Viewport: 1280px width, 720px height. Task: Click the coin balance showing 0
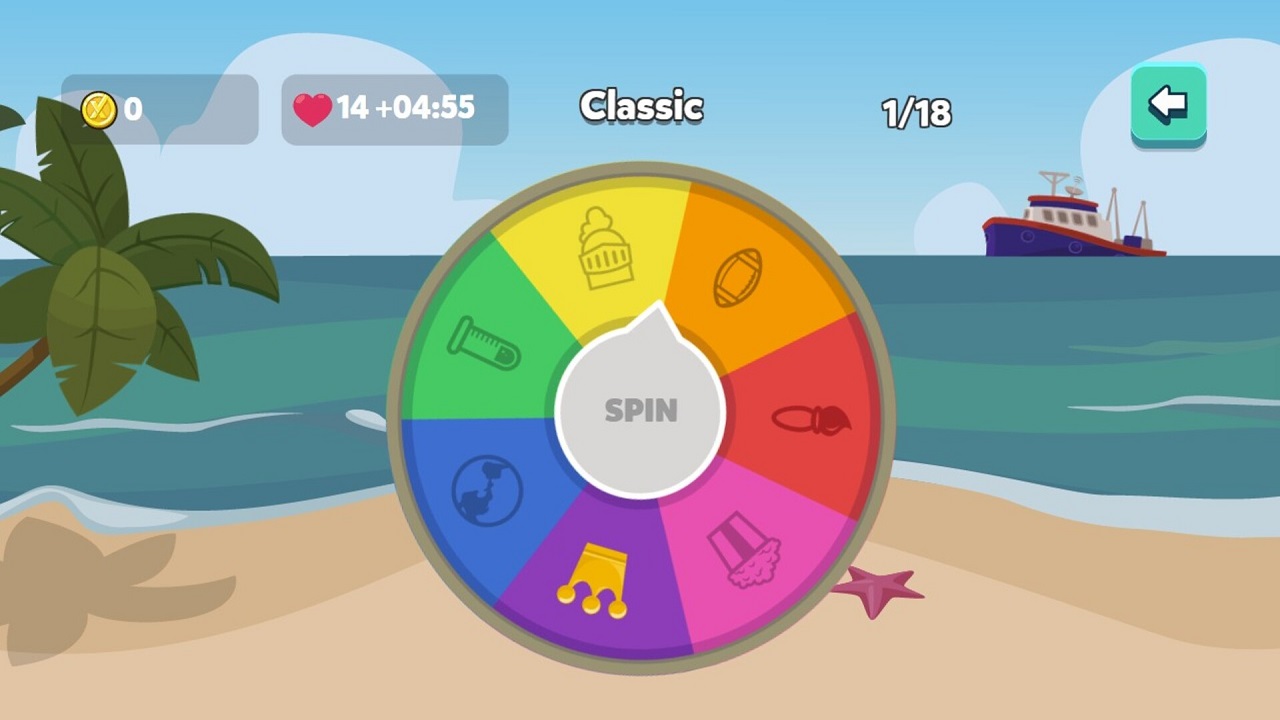tap(134, 110)
